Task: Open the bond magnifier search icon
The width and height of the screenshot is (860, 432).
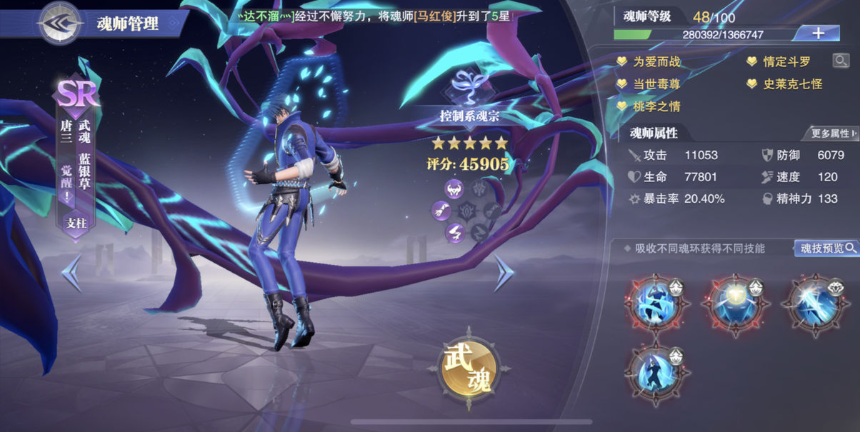Action: coord(841,61)
